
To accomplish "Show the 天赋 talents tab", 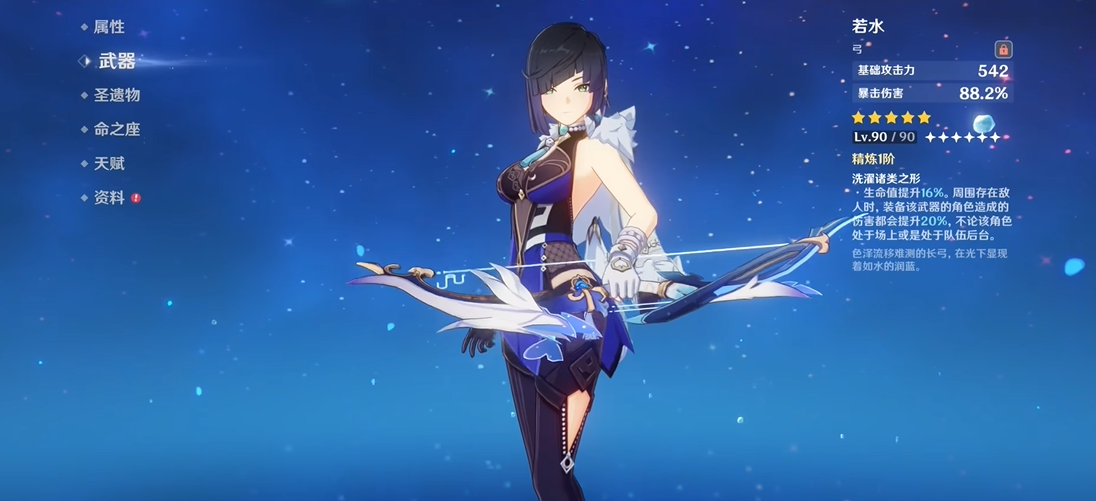I will pos(108,163).
